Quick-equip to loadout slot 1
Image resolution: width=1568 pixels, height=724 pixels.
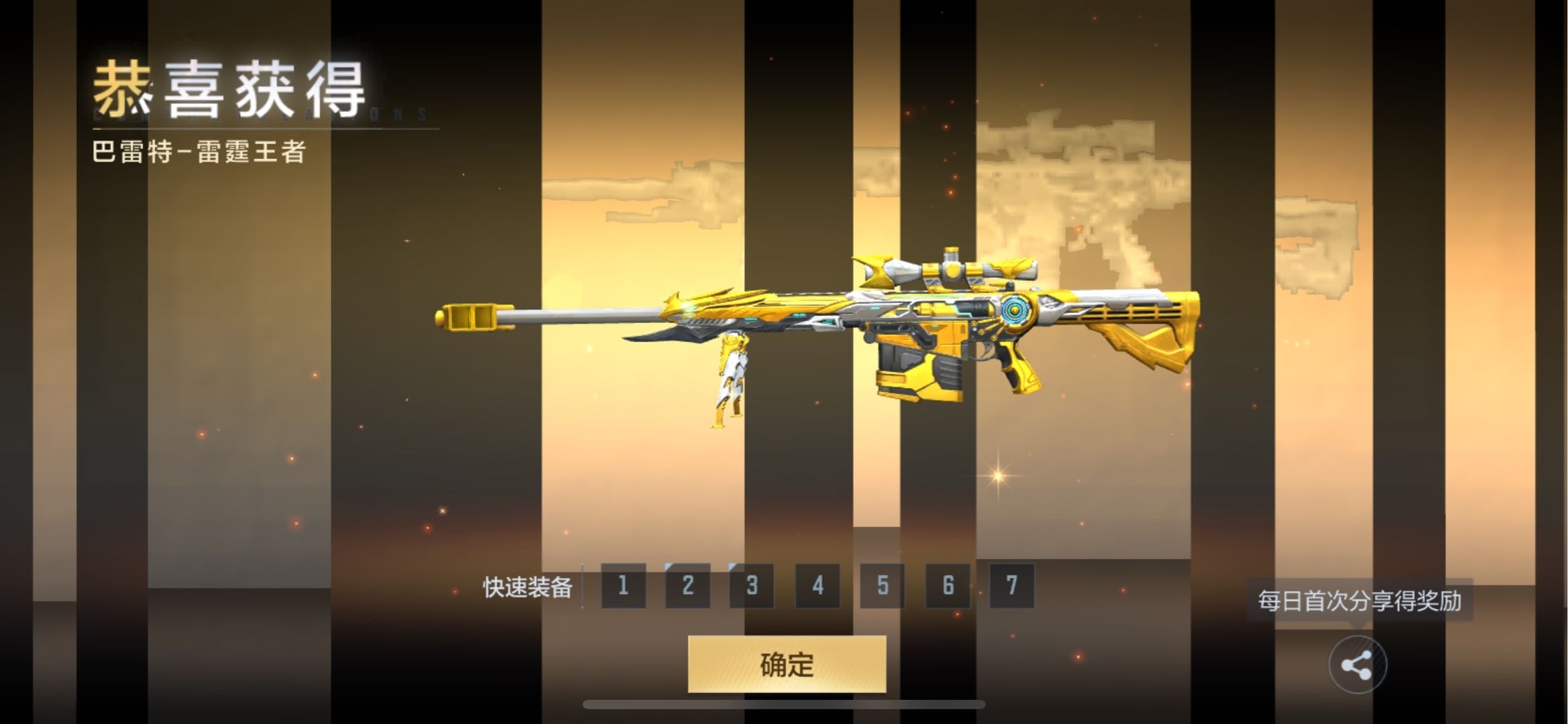(x=623, y=586)
